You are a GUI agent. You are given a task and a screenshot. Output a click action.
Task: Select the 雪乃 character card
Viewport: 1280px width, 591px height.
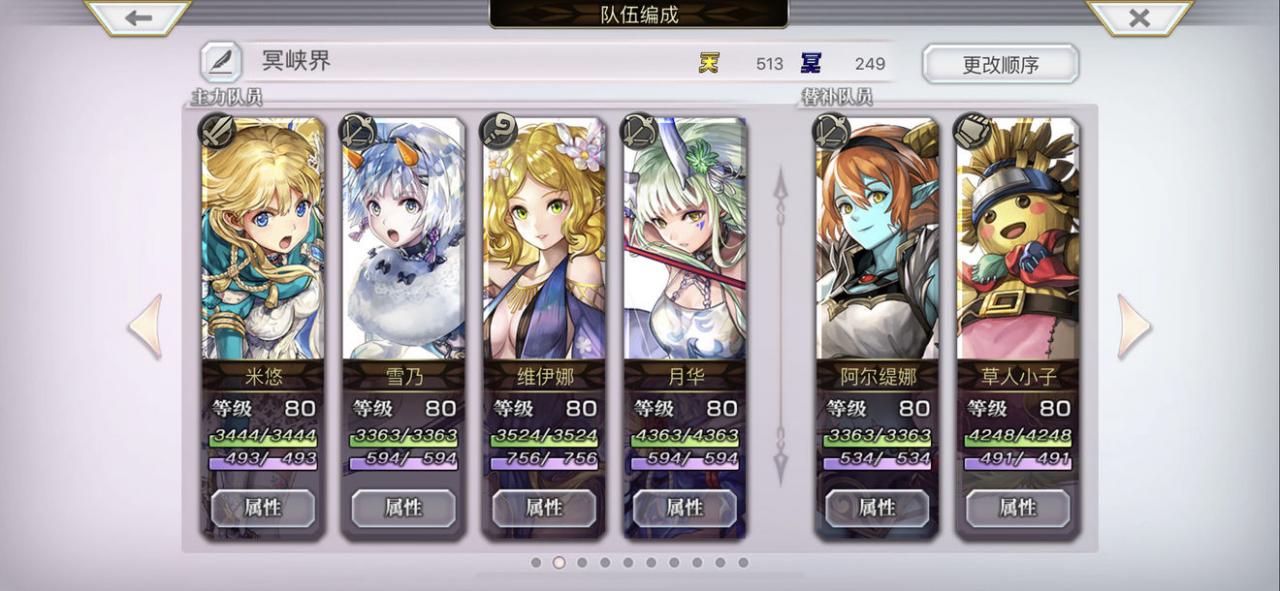tap(403, 240)
